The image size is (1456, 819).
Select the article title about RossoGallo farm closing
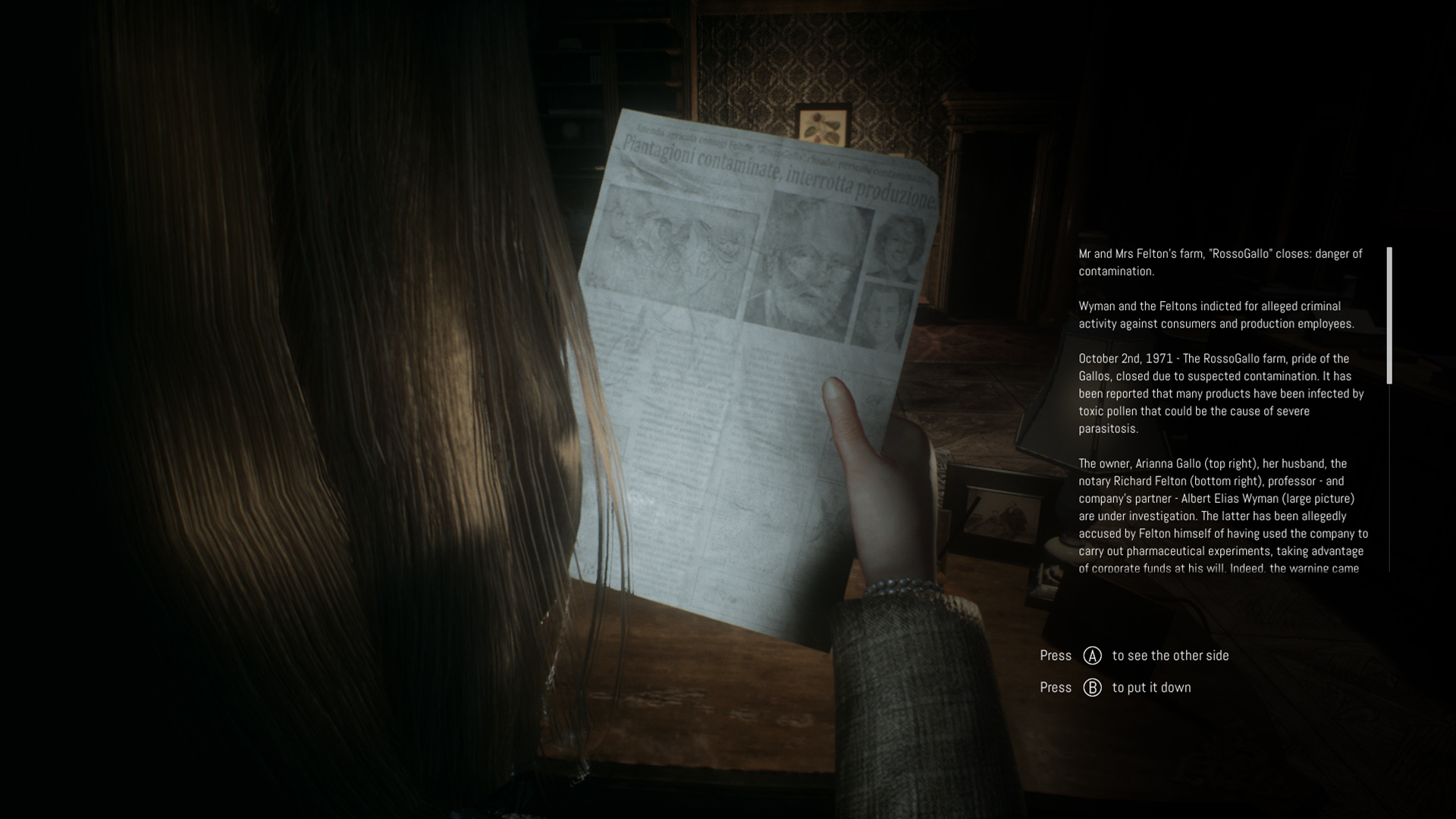1219,262
